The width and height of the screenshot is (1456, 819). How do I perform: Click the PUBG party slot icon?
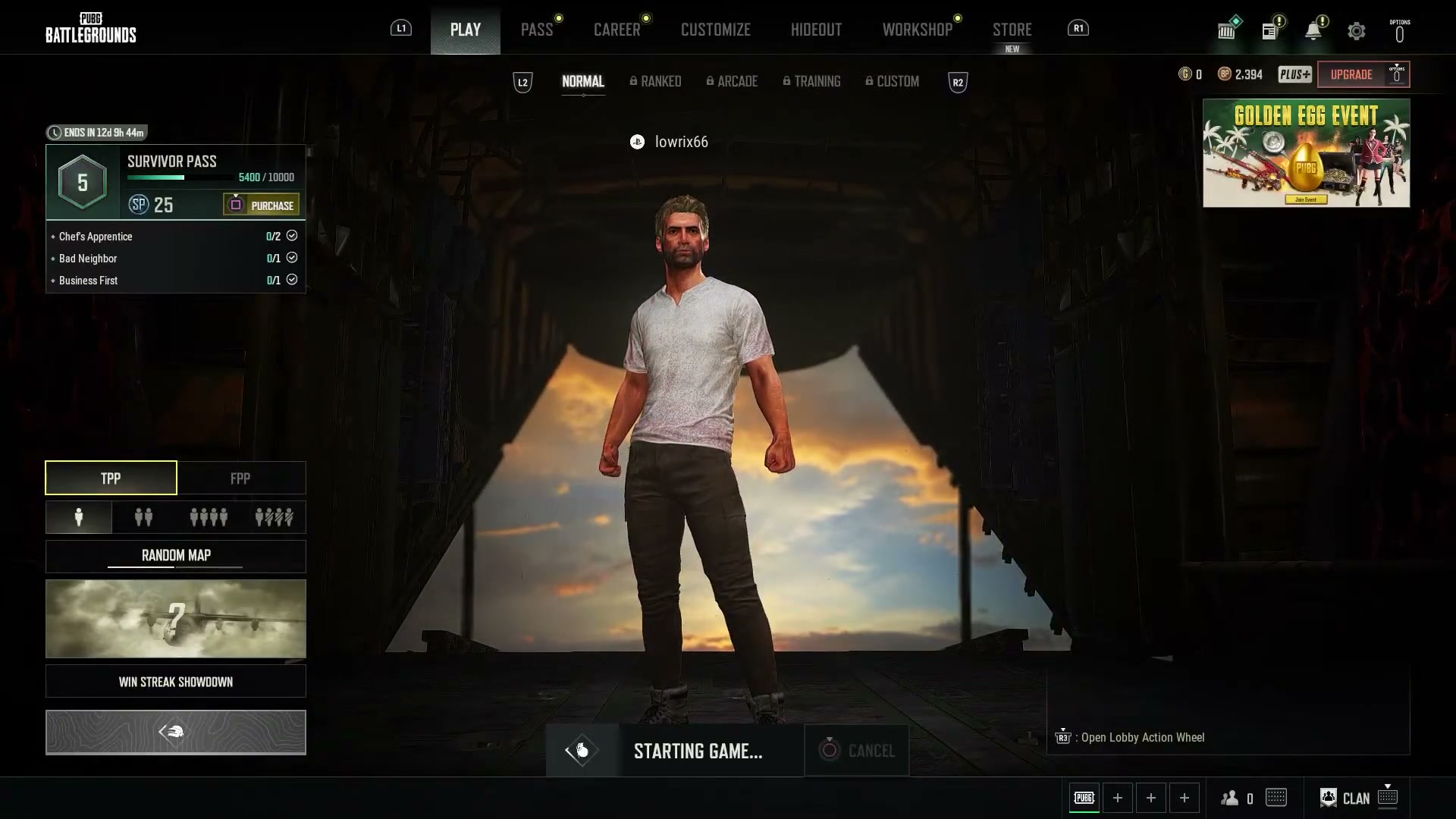coord(1084,797)
